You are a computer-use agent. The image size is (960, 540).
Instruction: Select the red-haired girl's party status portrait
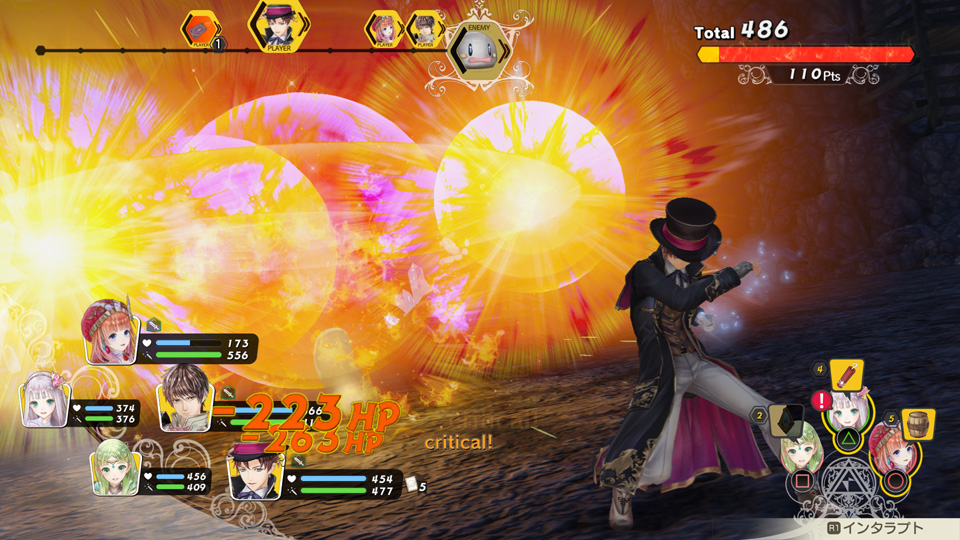111,333
